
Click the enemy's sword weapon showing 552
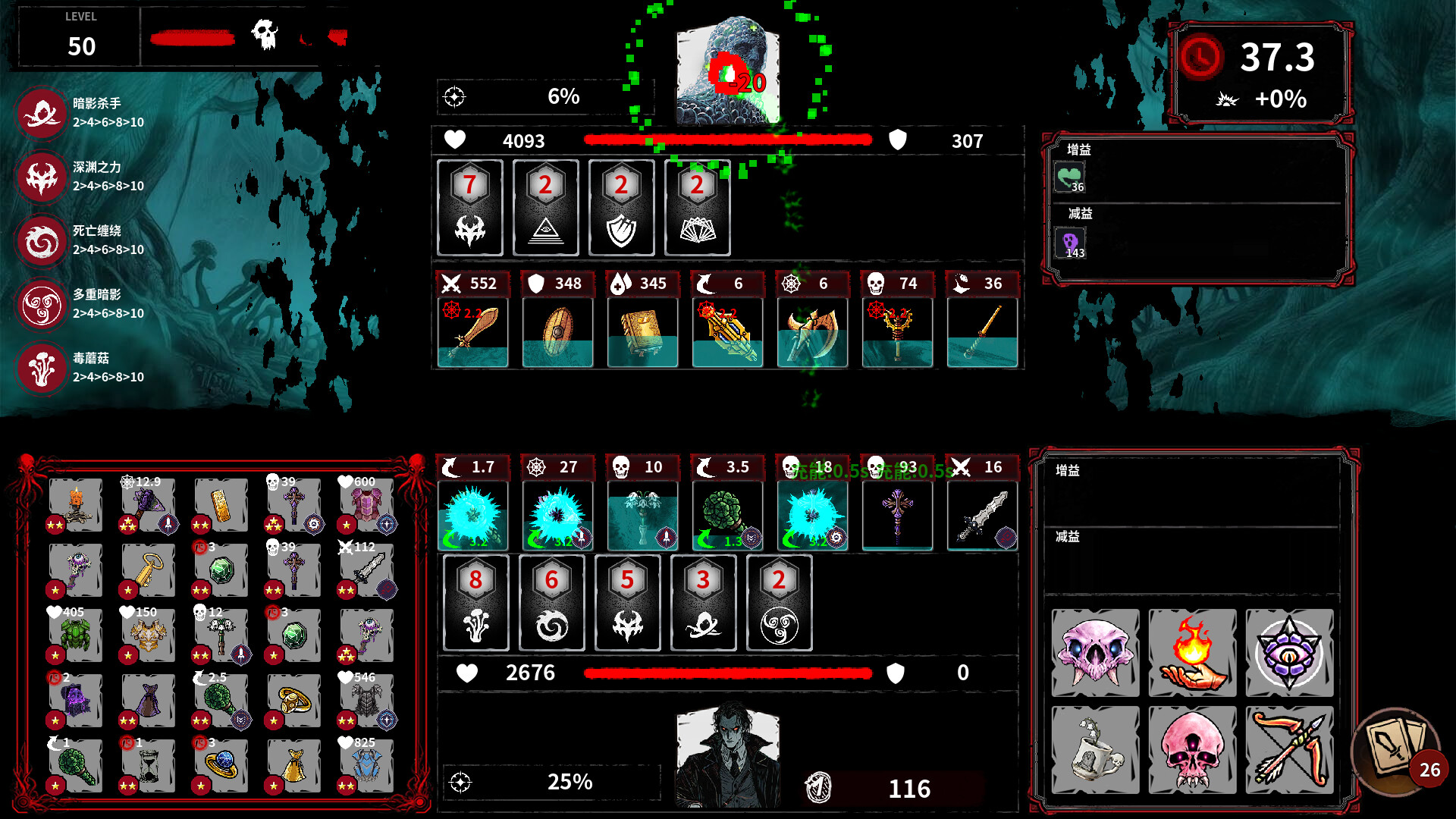[x=472, y=330]
